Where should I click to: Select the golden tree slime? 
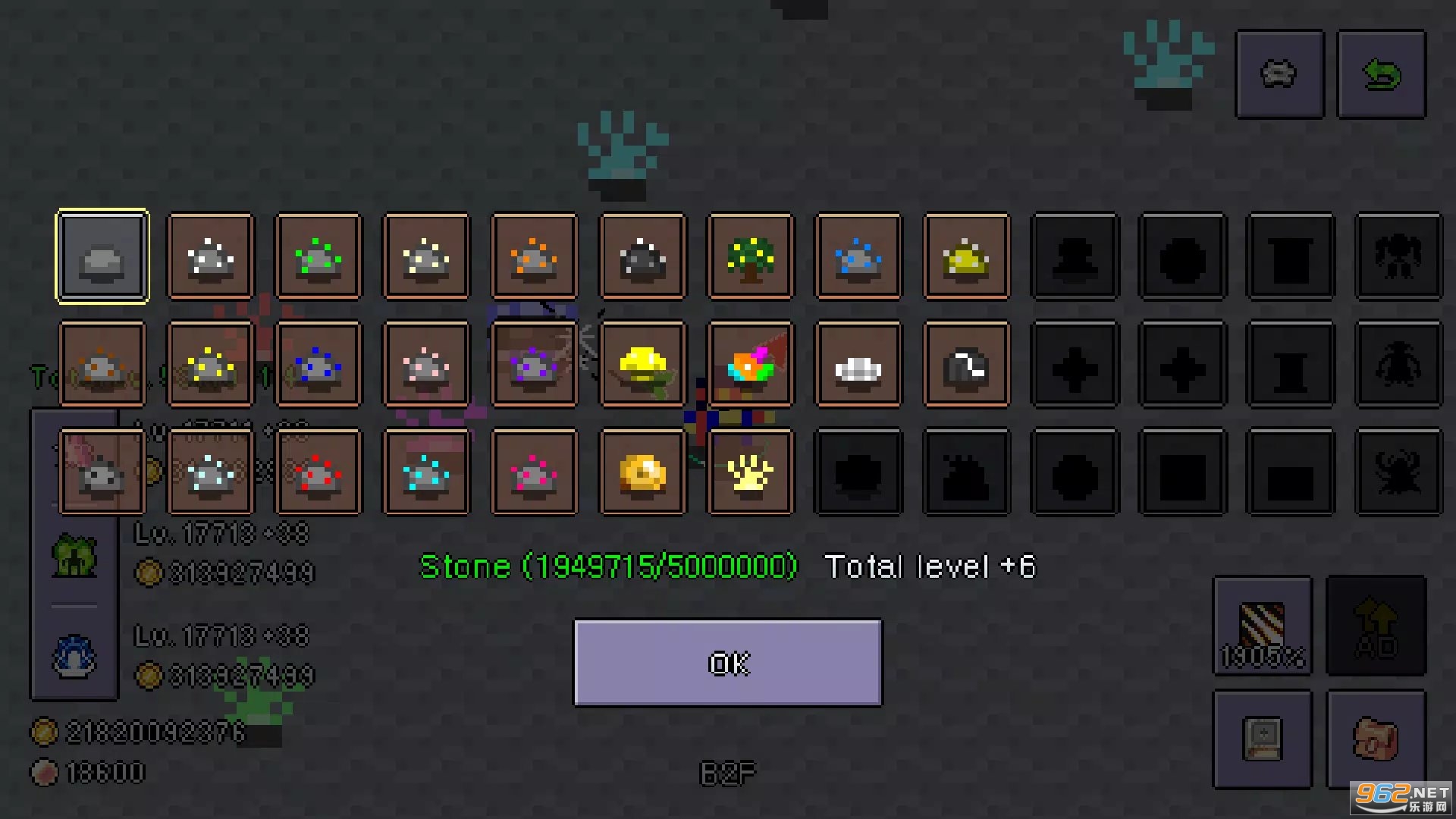point(751,256)
